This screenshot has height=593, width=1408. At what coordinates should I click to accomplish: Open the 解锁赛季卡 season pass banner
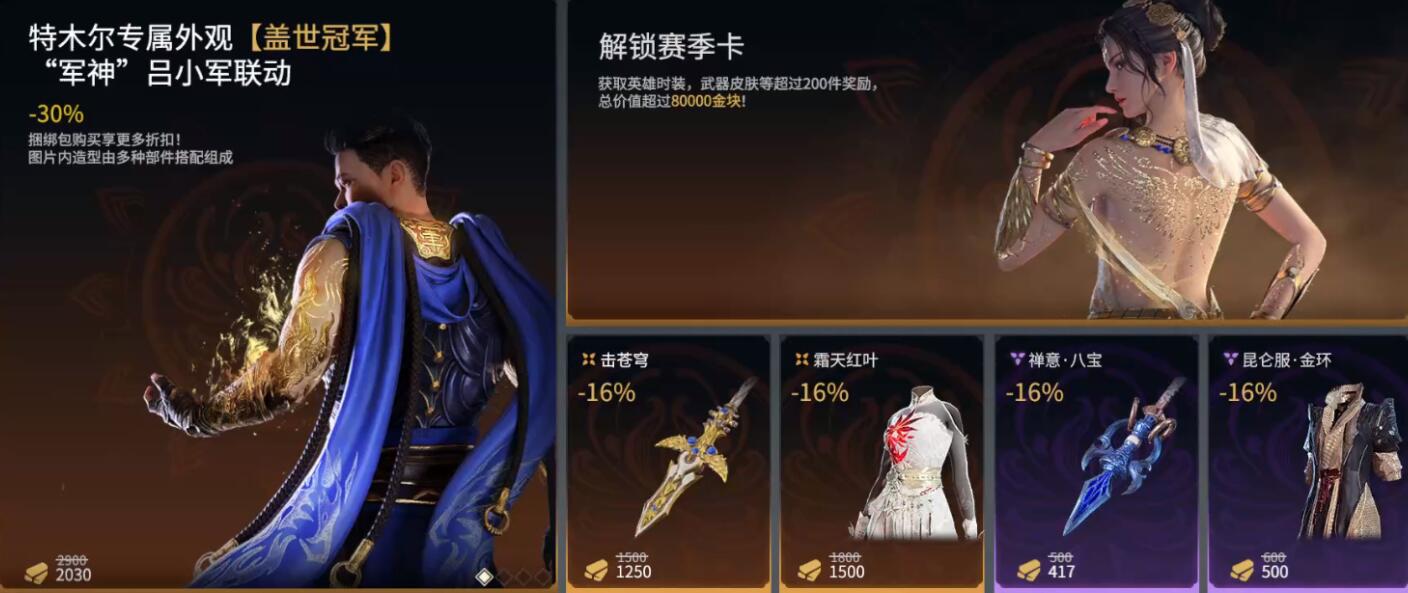pos(985,160)
